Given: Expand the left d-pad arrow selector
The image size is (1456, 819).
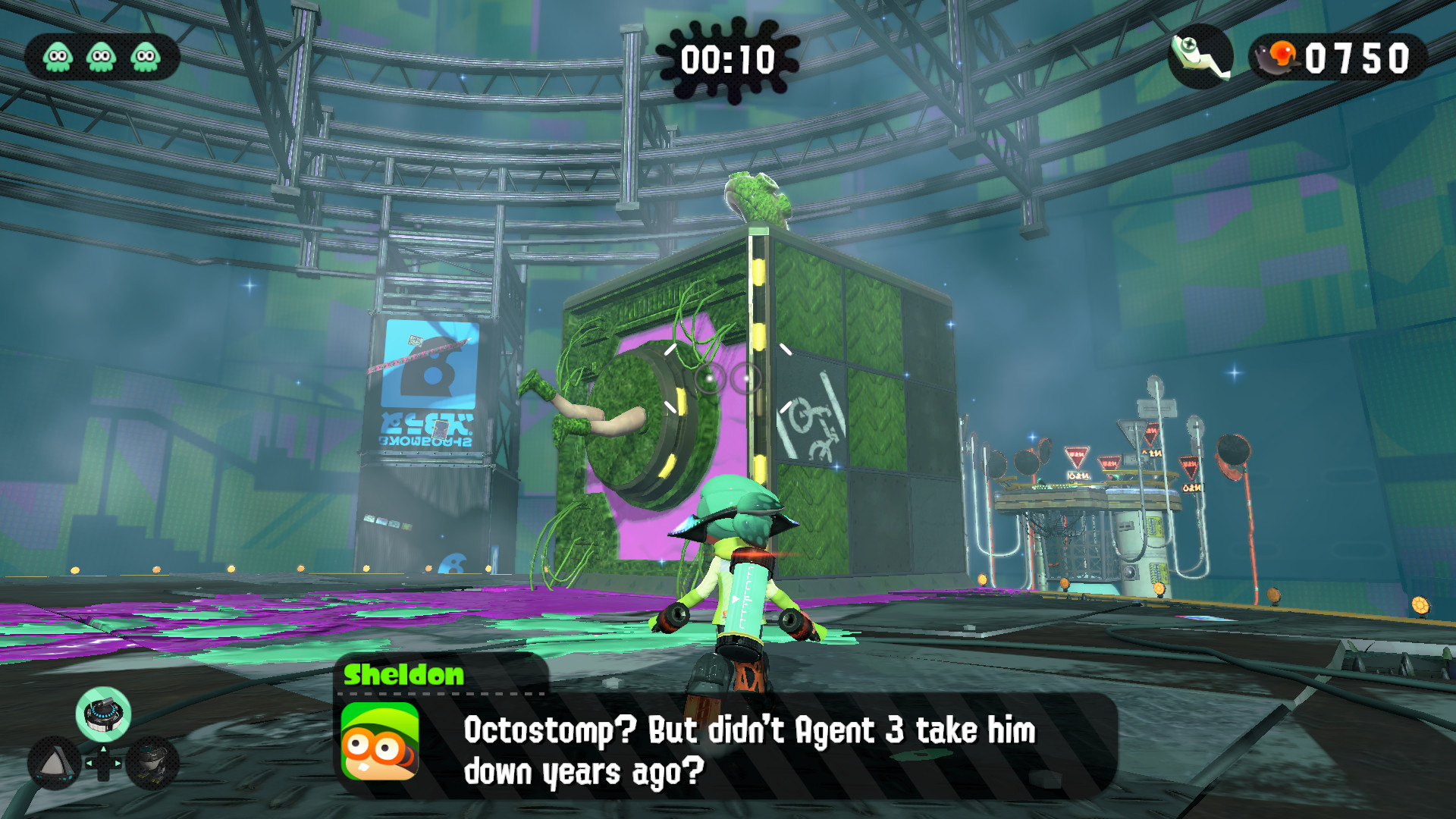Looking at the screenshot, I should (89, 764).
